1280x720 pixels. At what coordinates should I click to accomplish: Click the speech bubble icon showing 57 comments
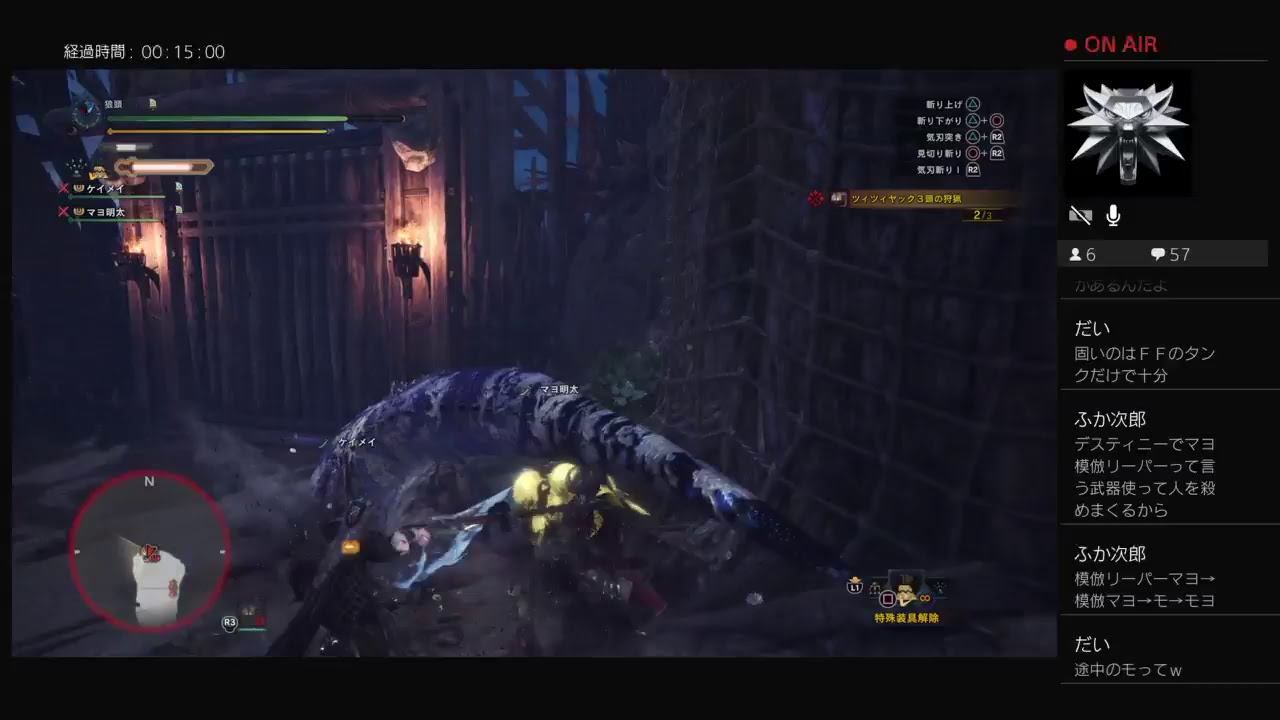pyautogui.click(x=1159, y=253)
